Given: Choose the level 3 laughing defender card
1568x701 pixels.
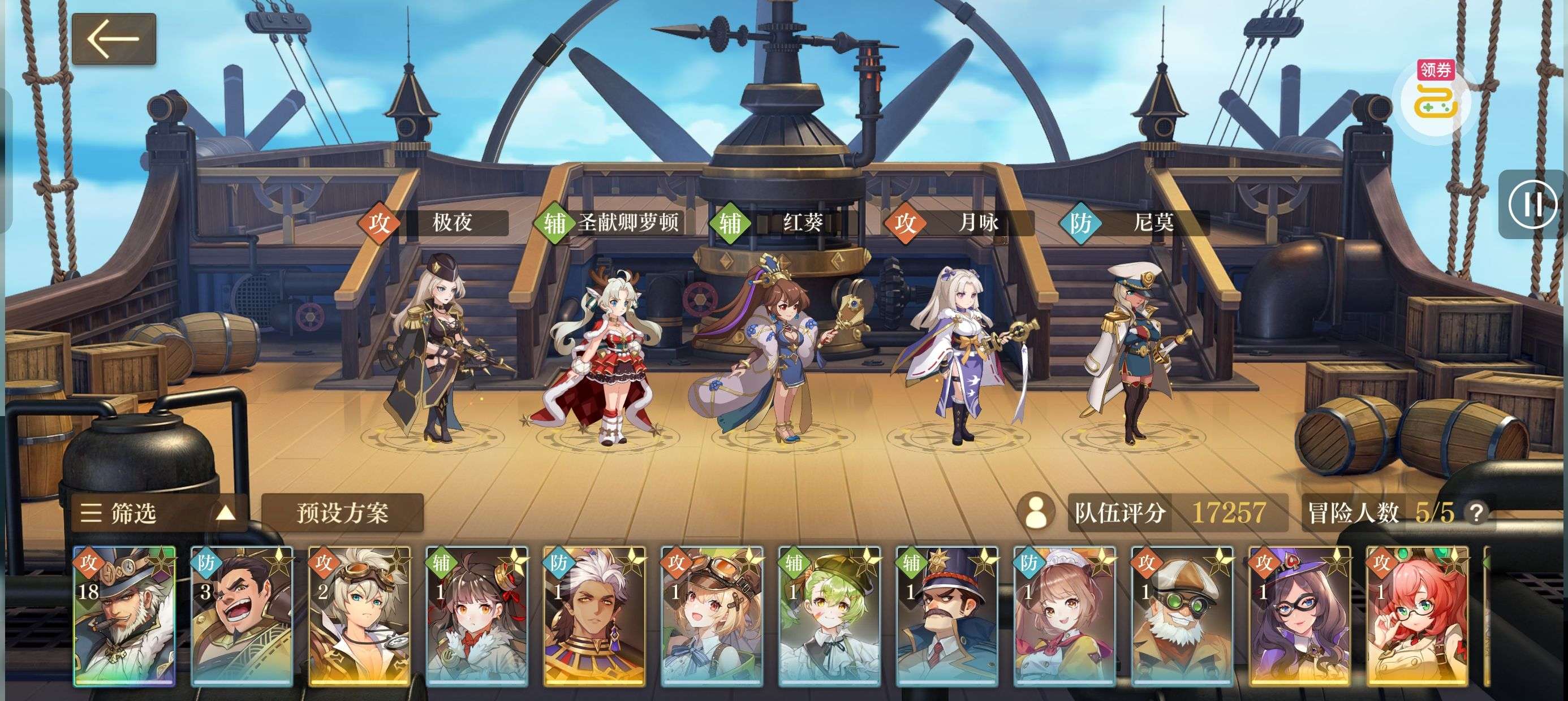Looking at the screenshot, I should [x=242, y=616].
